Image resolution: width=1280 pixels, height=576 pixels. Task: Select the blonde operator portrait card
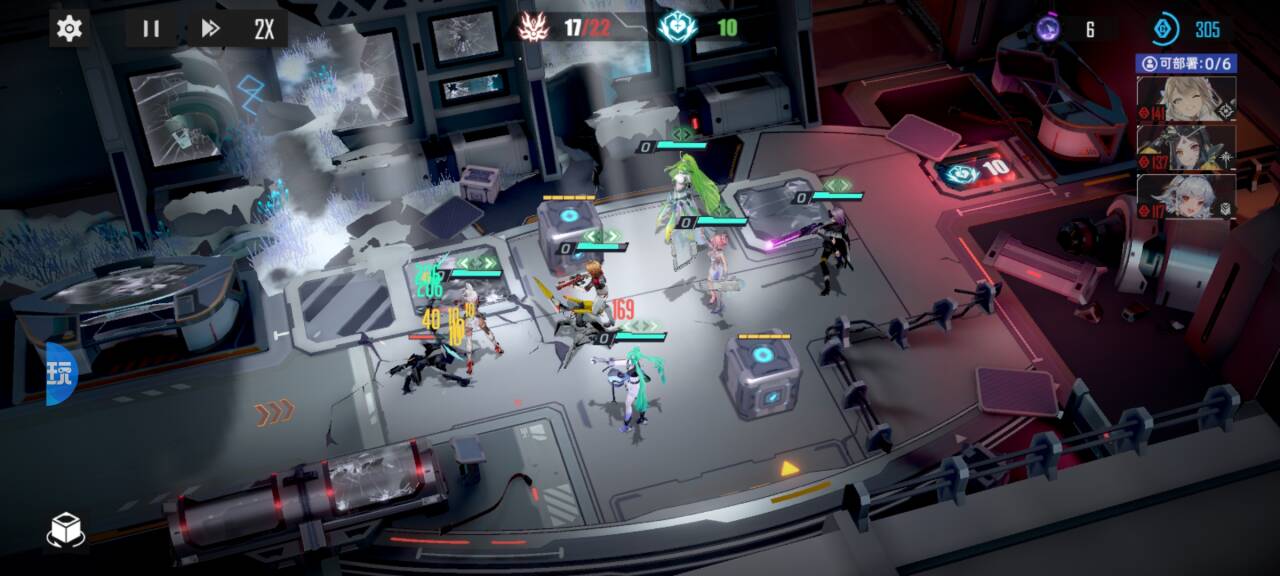tap(1186, 99)
